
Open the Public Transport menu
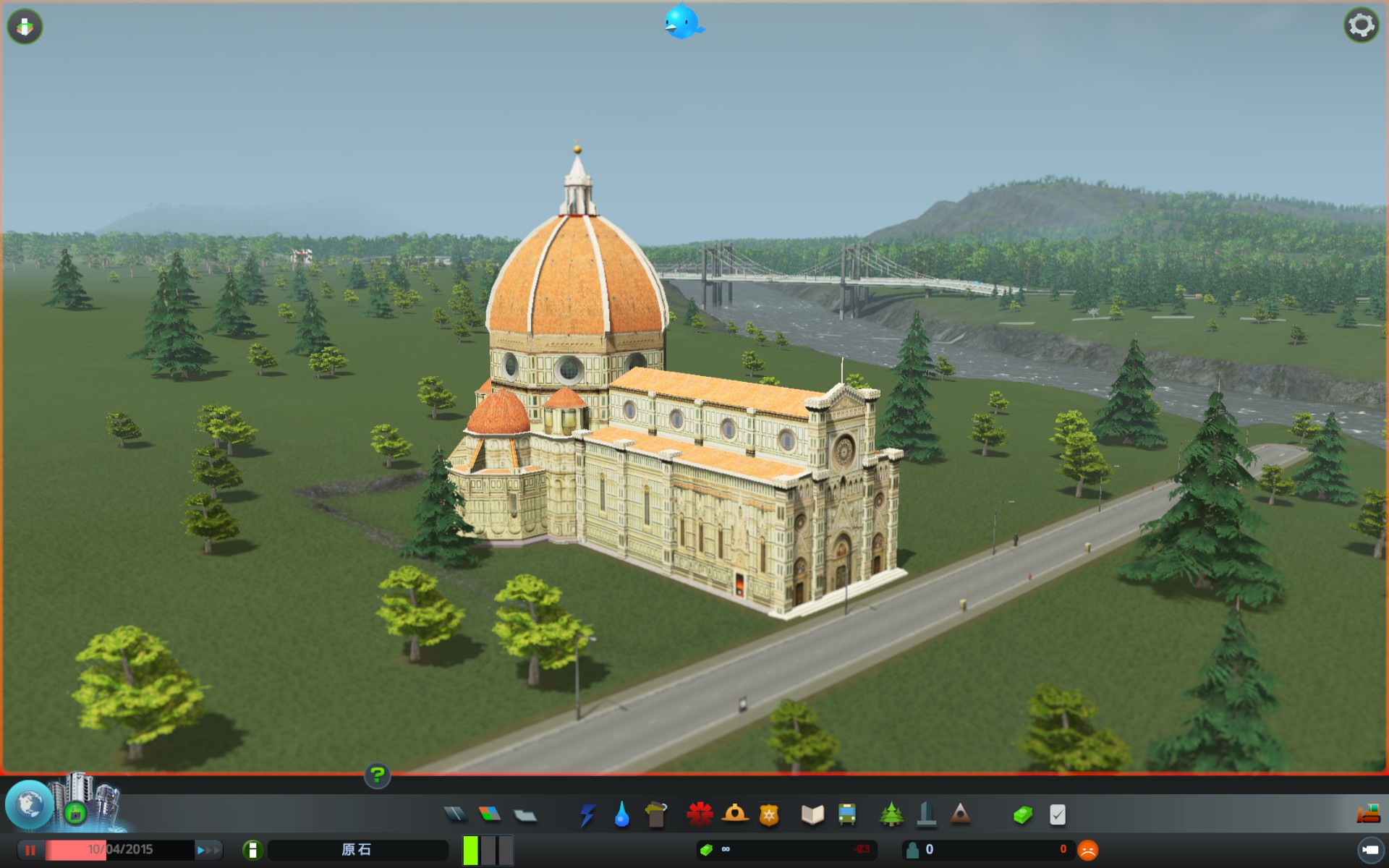coord(846,814)
